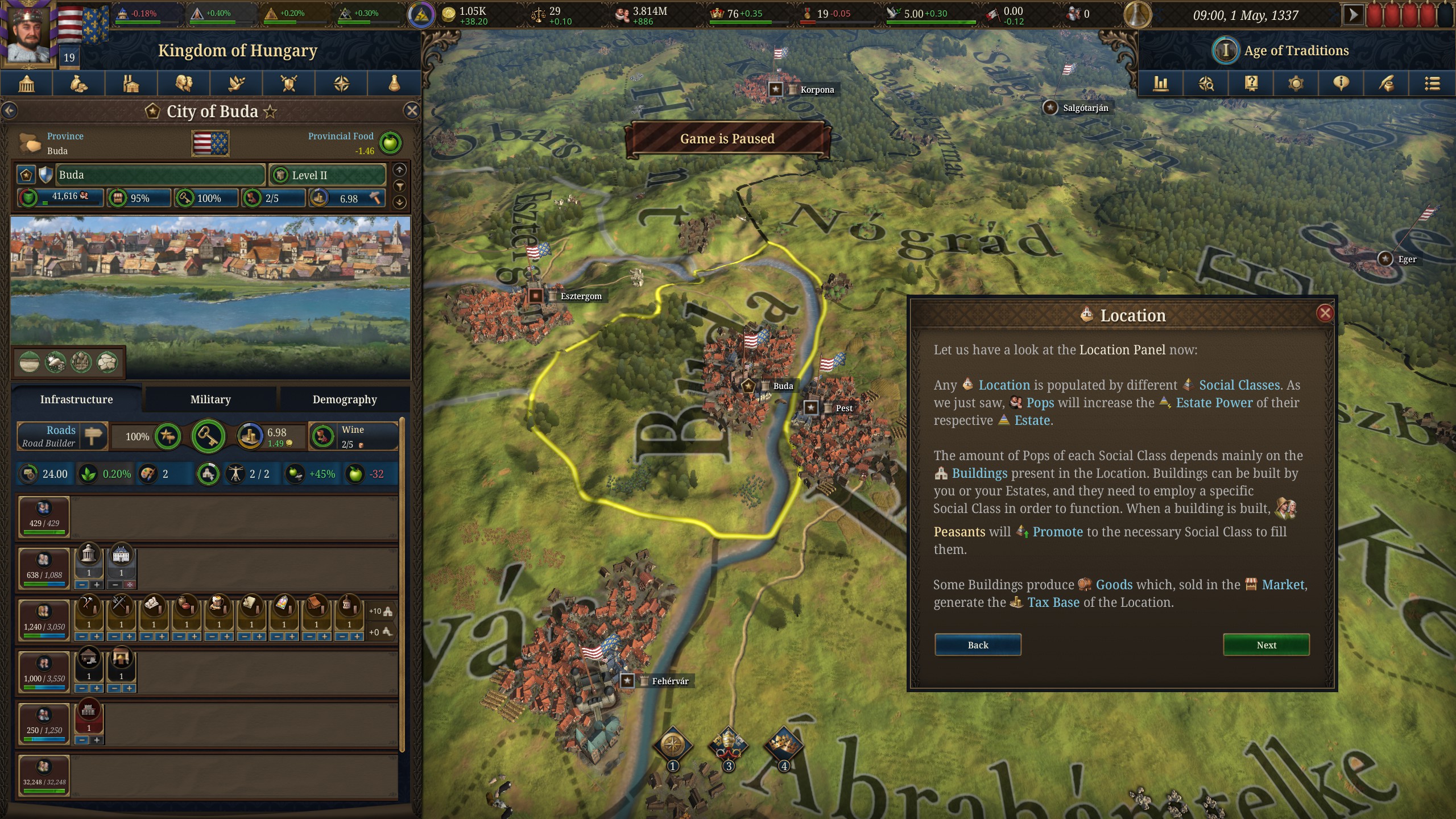The image size is (1456, 819).
Task: Open the Demography tab
Action: (345, 399)
